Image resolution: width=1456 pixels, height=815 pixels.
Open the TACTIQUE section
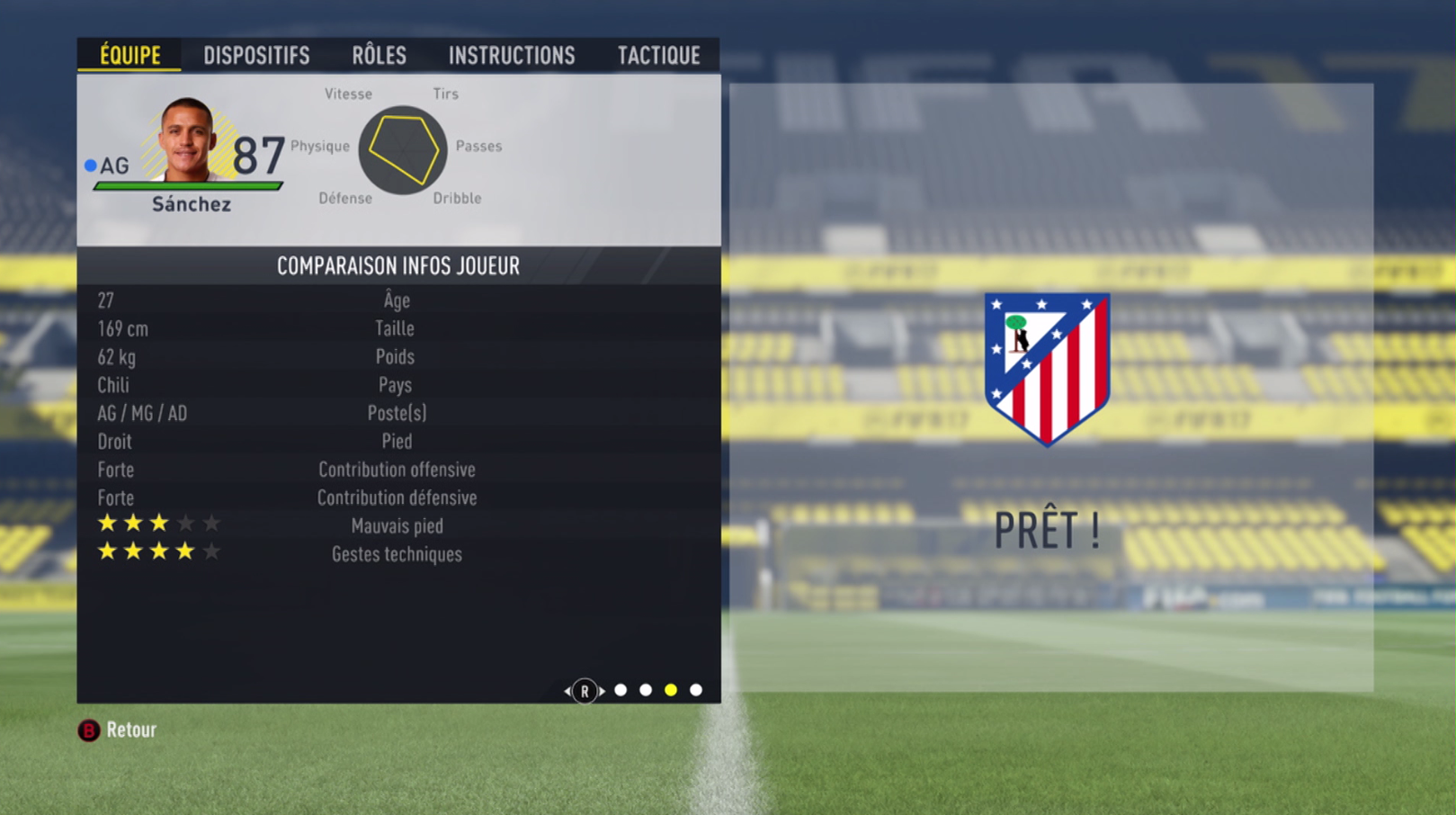pos(659,55)
